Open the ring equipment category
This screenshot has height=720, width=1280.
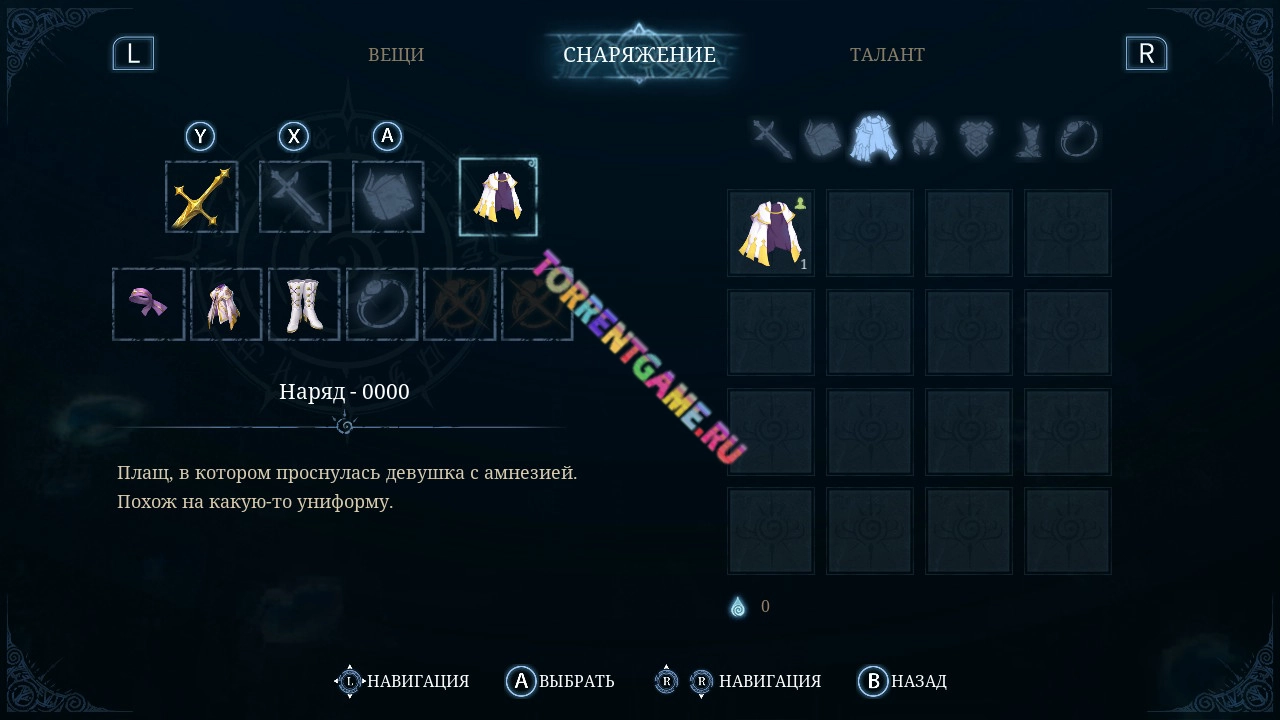(x=1079, y=139)
